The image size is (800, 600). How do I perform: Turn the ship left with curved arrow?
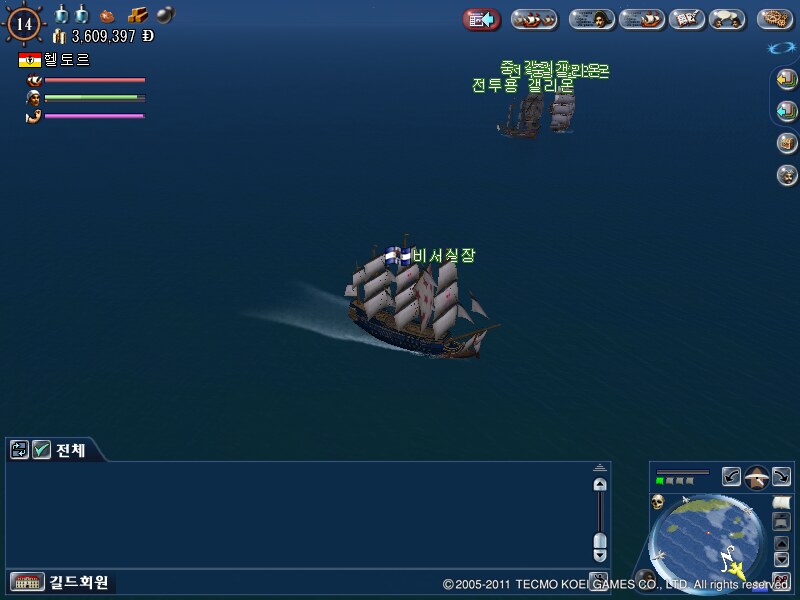click(731, 477)
